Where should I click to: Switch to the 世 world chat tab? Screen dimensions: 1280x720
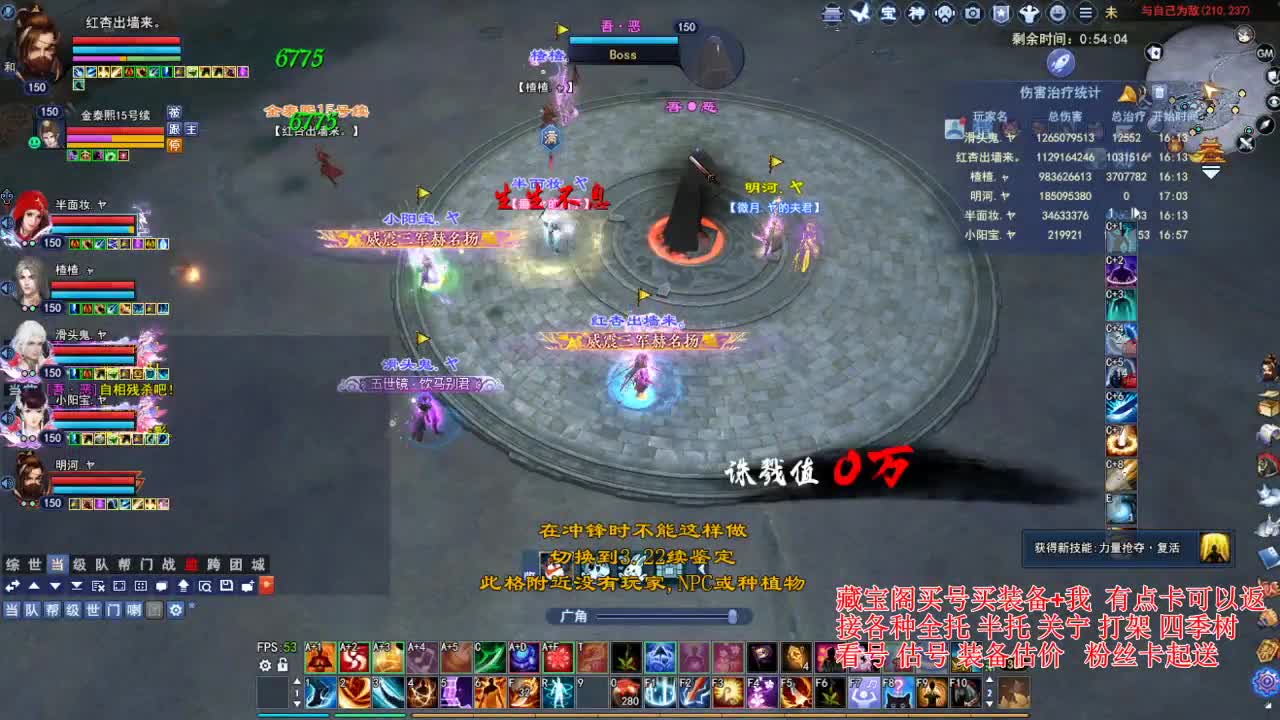[x=34, y=564]
